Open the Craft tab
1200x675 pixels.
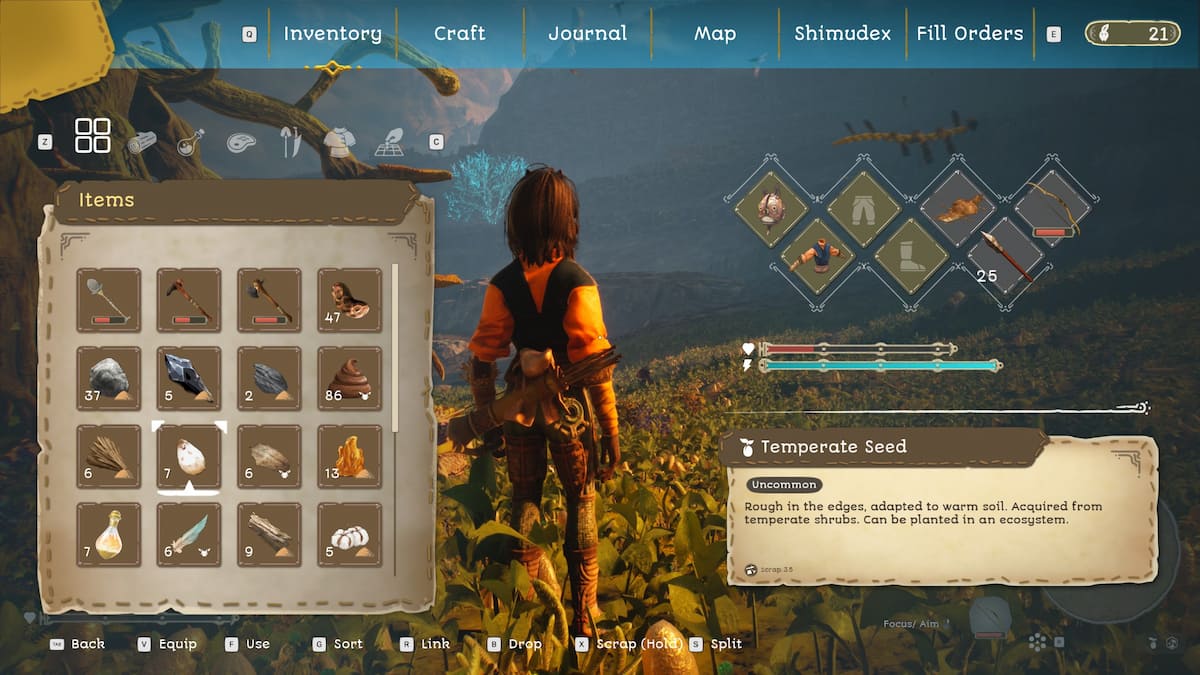pos(460,33)
